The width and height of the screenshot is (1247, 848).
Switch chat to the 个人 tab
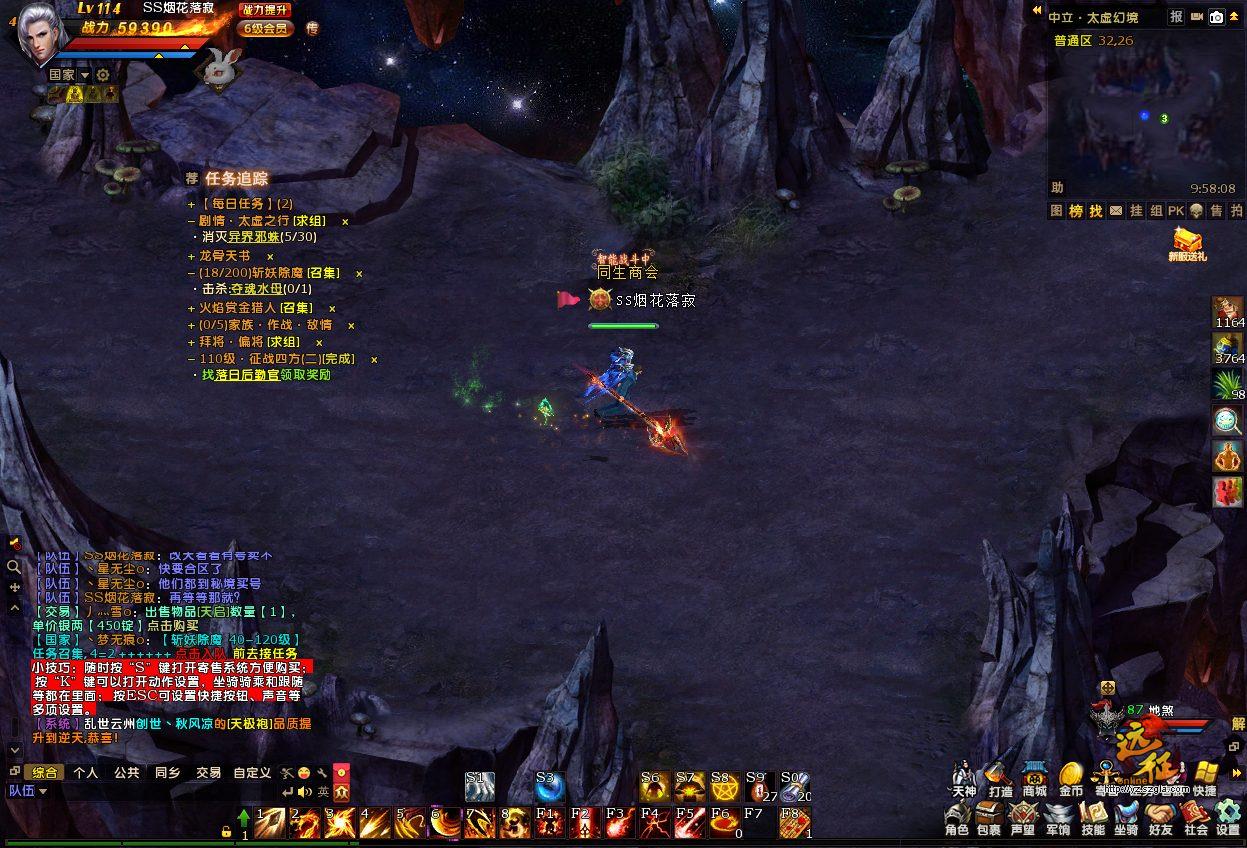point(86,773)
